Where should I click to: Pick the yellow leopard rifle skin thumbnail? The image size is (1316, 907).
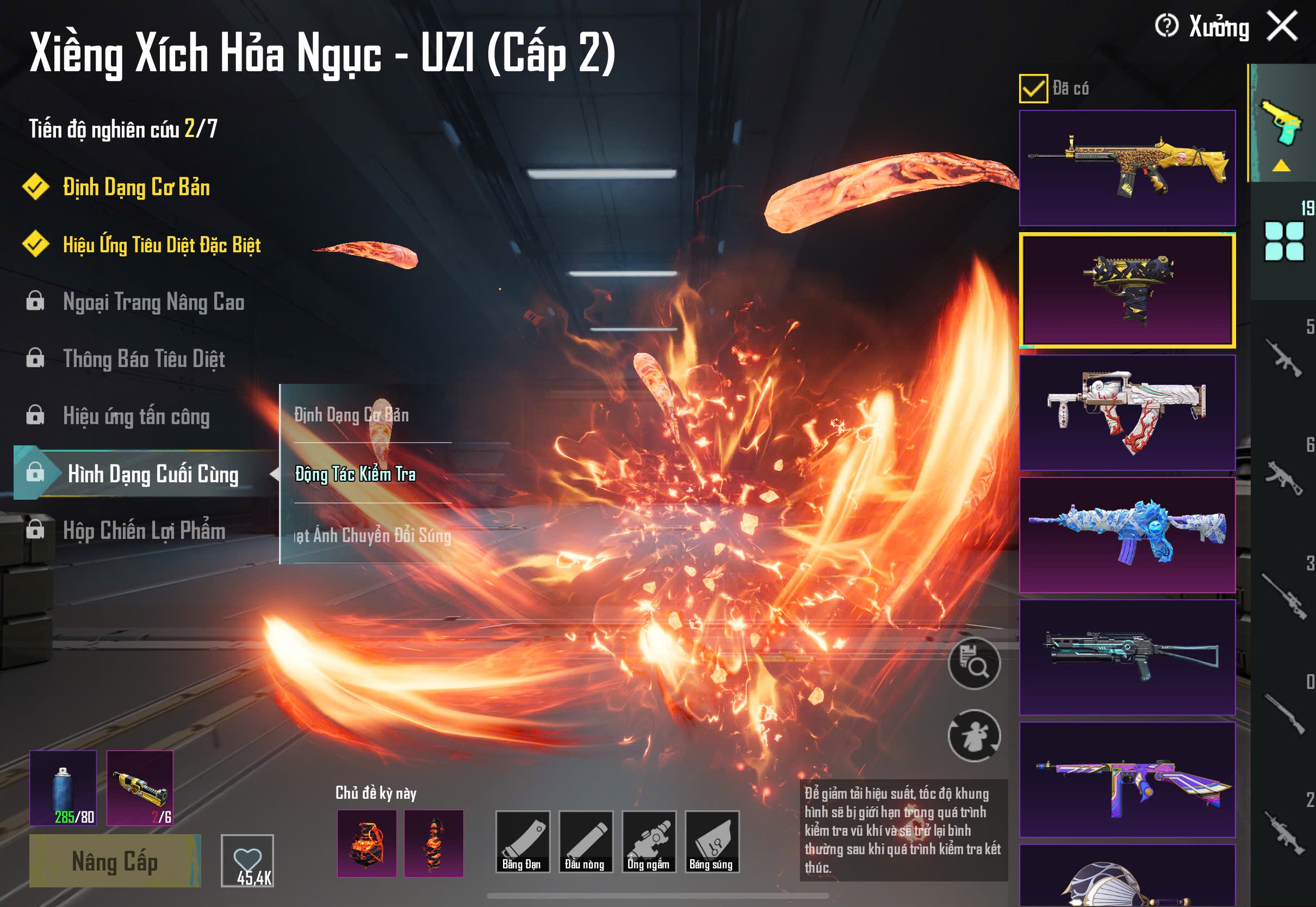pyautogui.click(x=1127, y=167)
